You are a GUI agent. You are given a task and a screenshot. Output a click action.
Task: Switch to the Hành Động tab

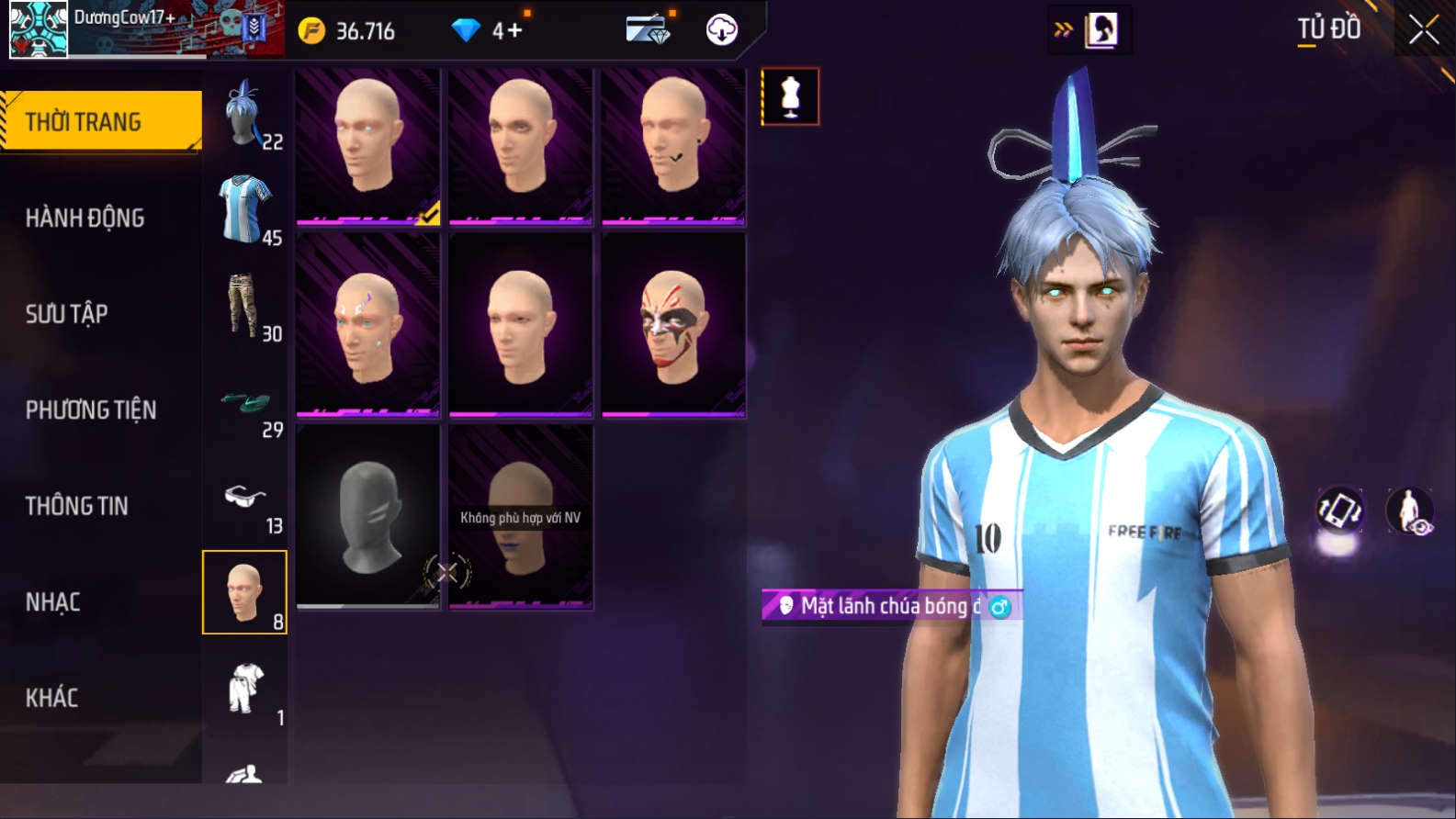85,218
